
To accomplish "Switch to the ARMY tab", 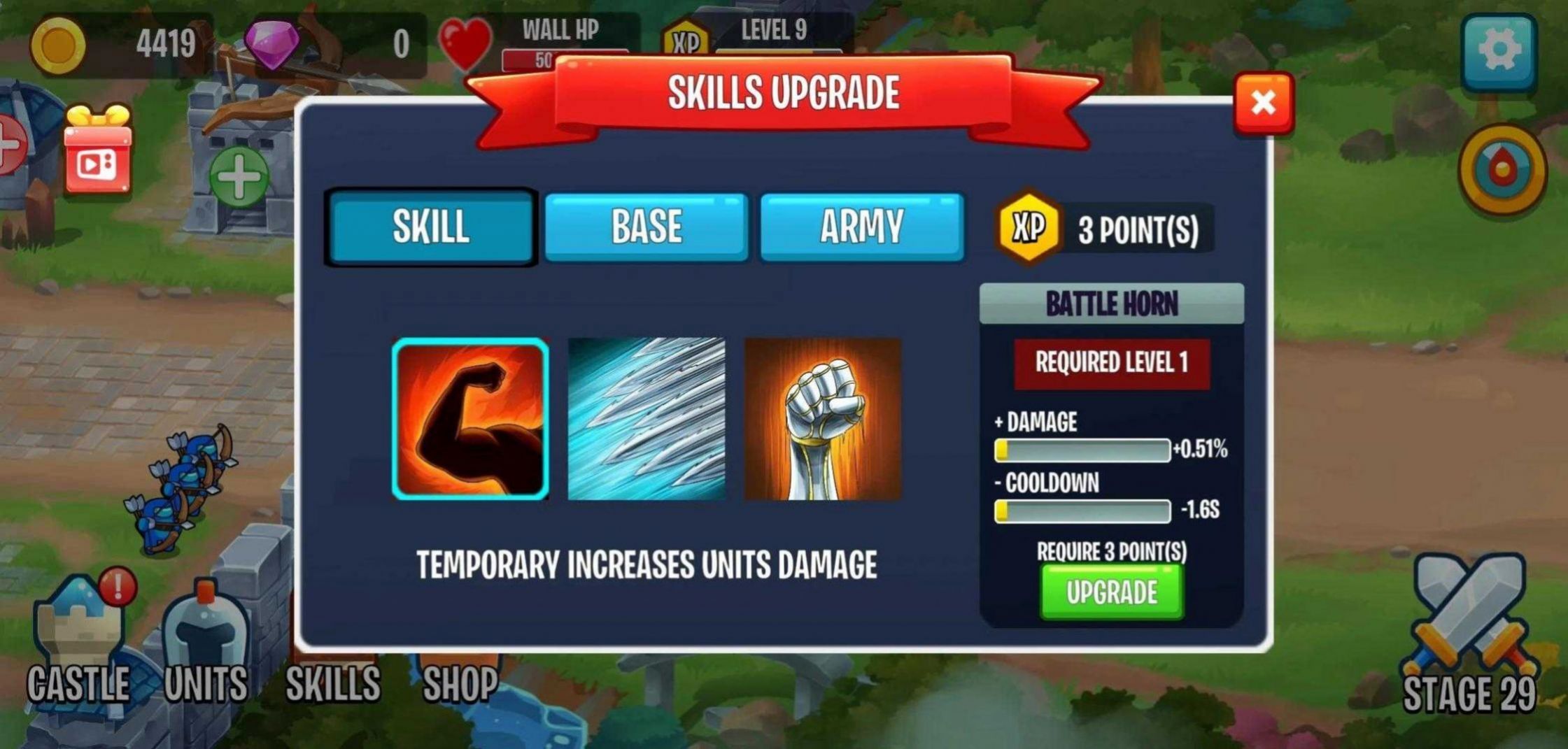I will (x=862, y=226).
